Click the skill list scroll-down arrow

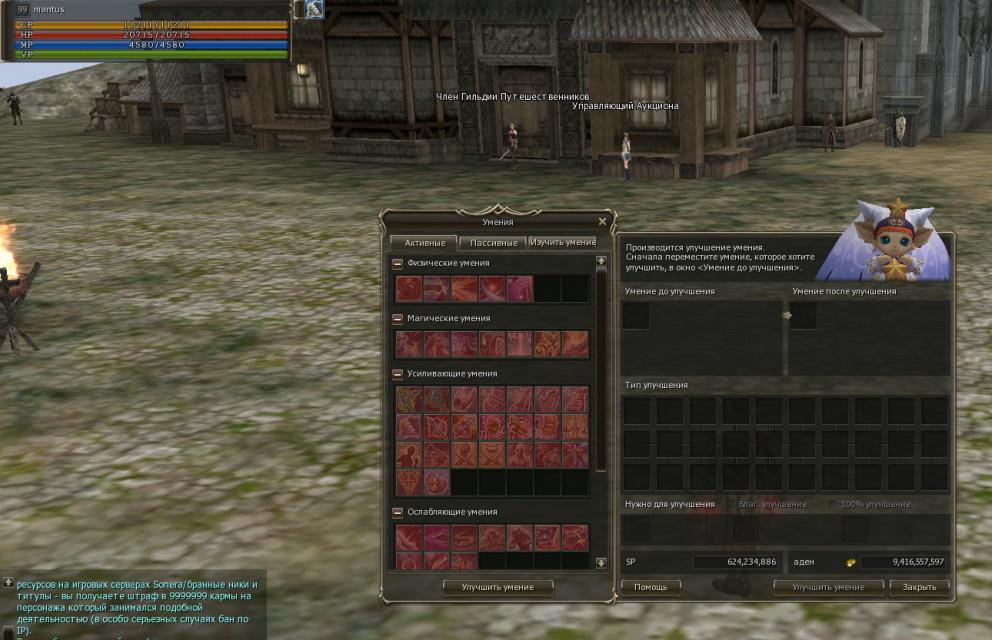[601, 563]
